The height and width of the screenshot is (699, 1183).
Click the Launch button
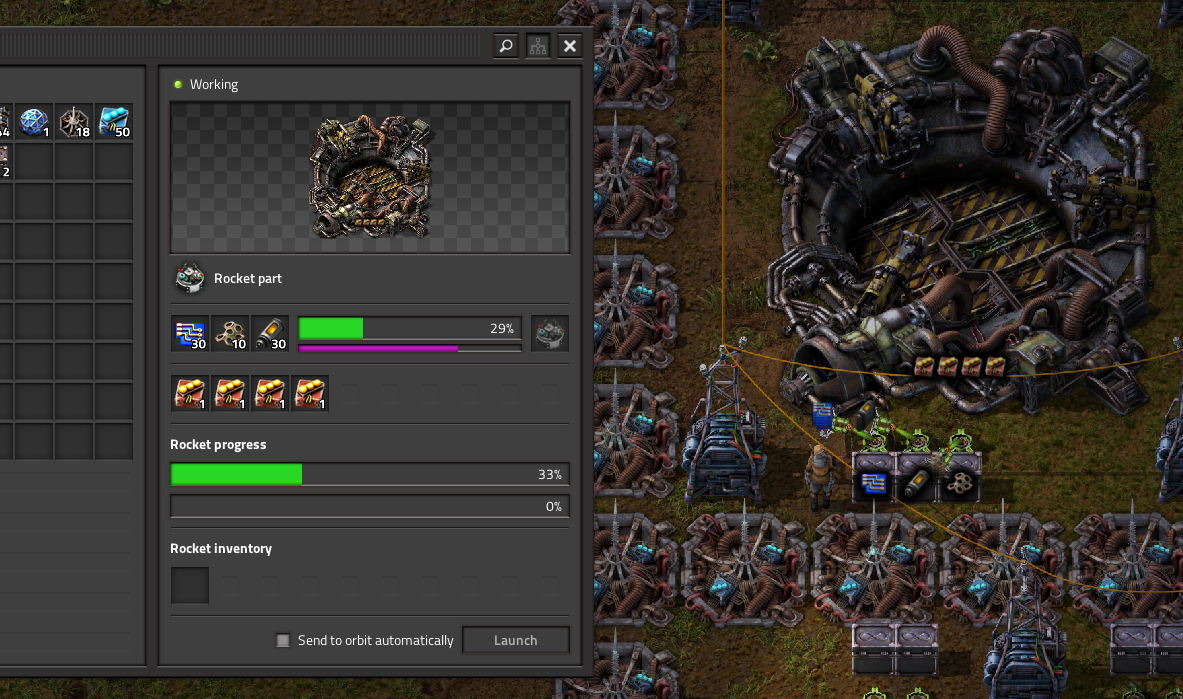[516, 640]
